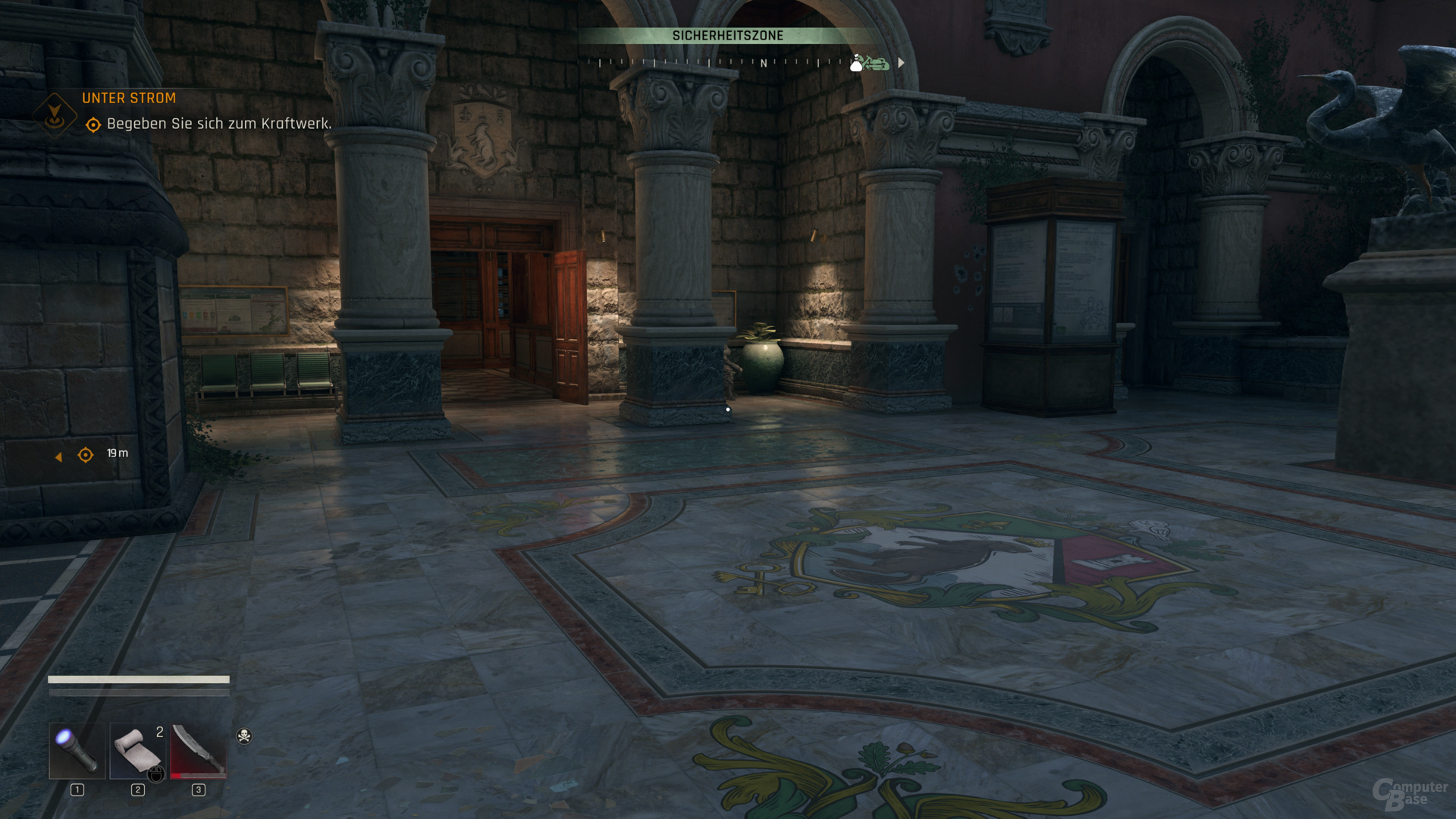Click the Unter Strom quest emblem icon
Viewport: 1456px width, 819px height.
55,115
